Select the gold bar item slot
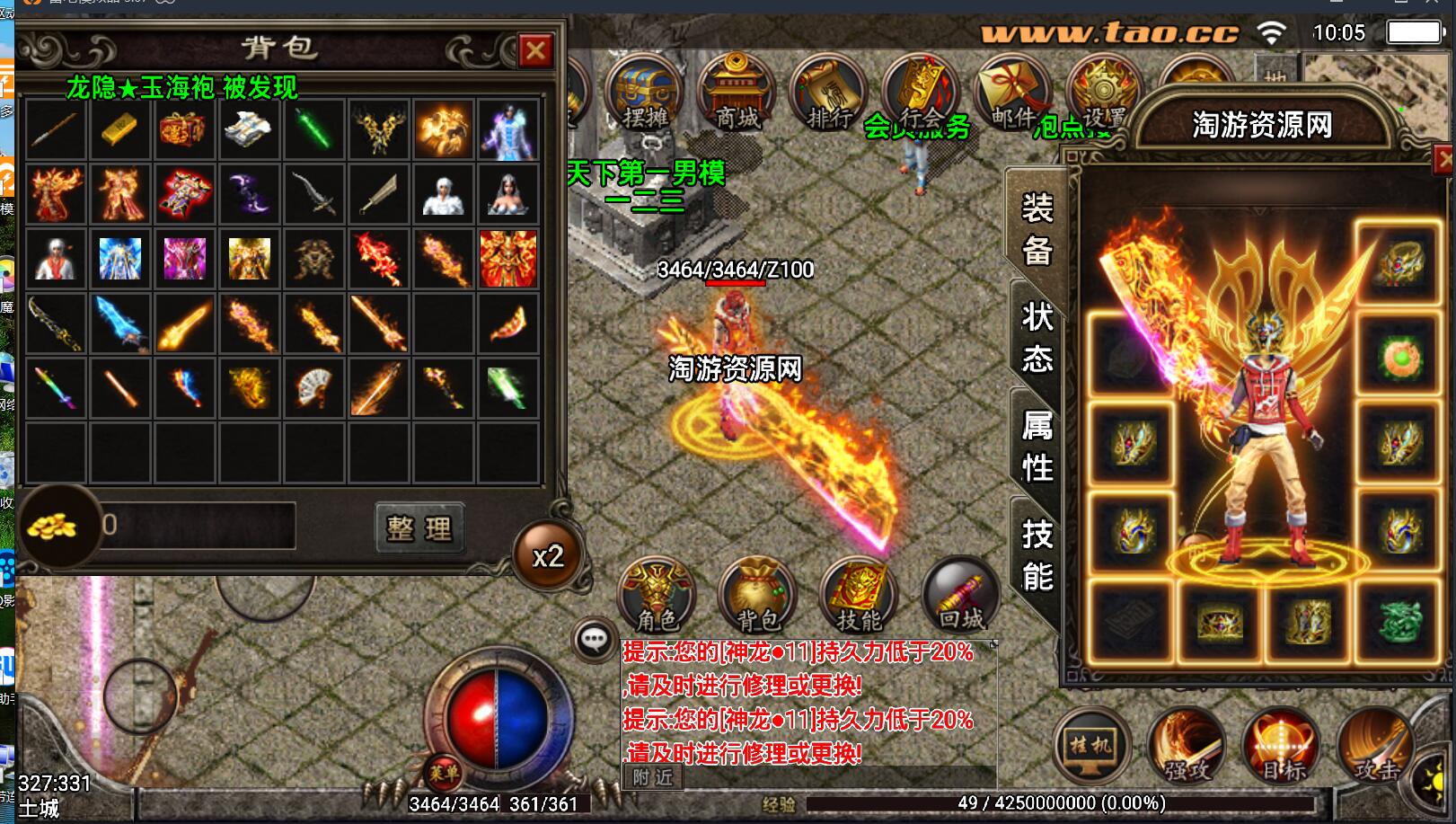This screenshot has width=1456, height=824. pos(120,130)
